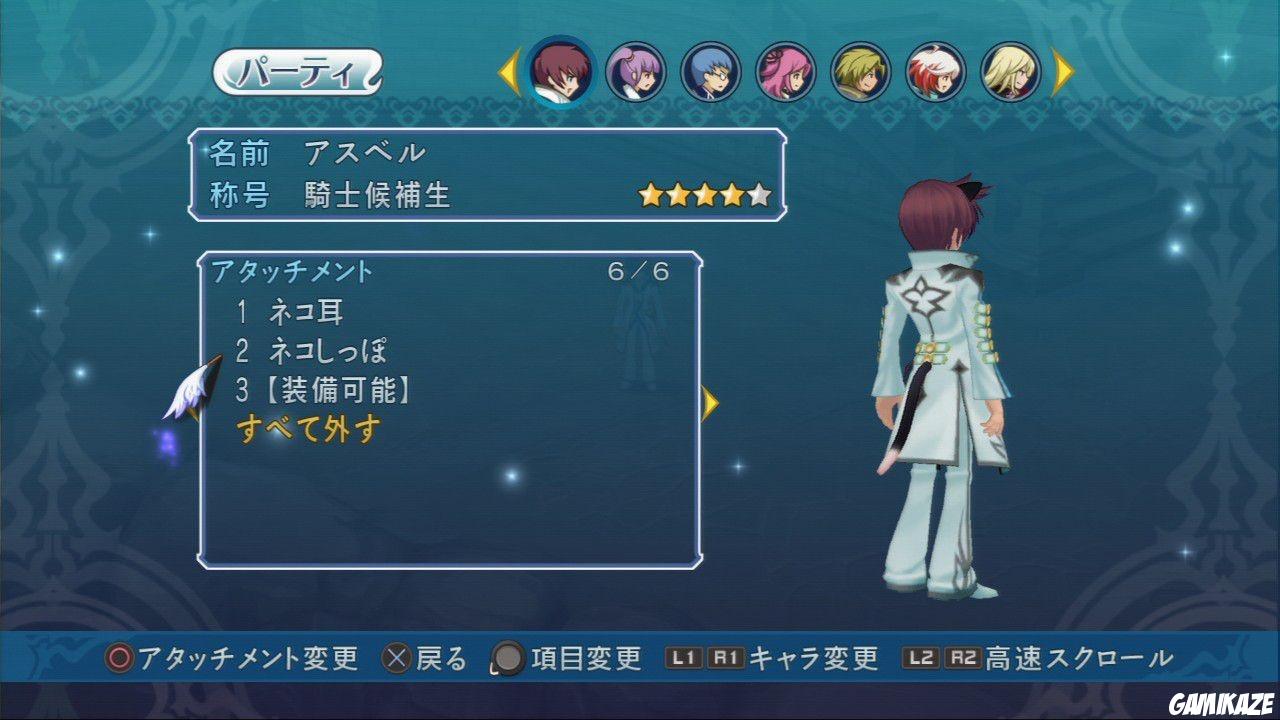Select the 装備可能 equip slot
Viewport: 1280px width, 720px height.
click(322, 390)
